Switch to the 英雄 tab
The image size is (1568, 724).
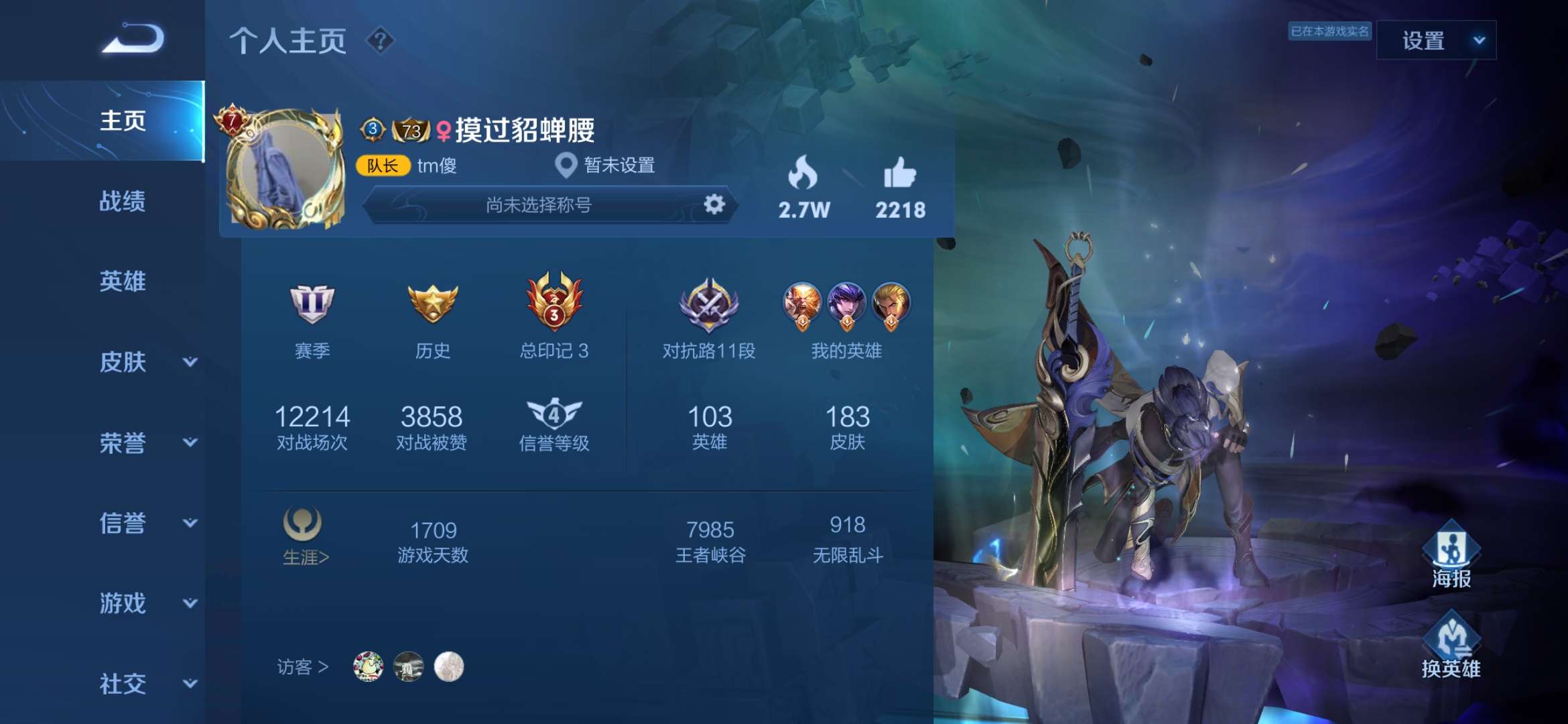pyautogui.click(x=122, y=282)
